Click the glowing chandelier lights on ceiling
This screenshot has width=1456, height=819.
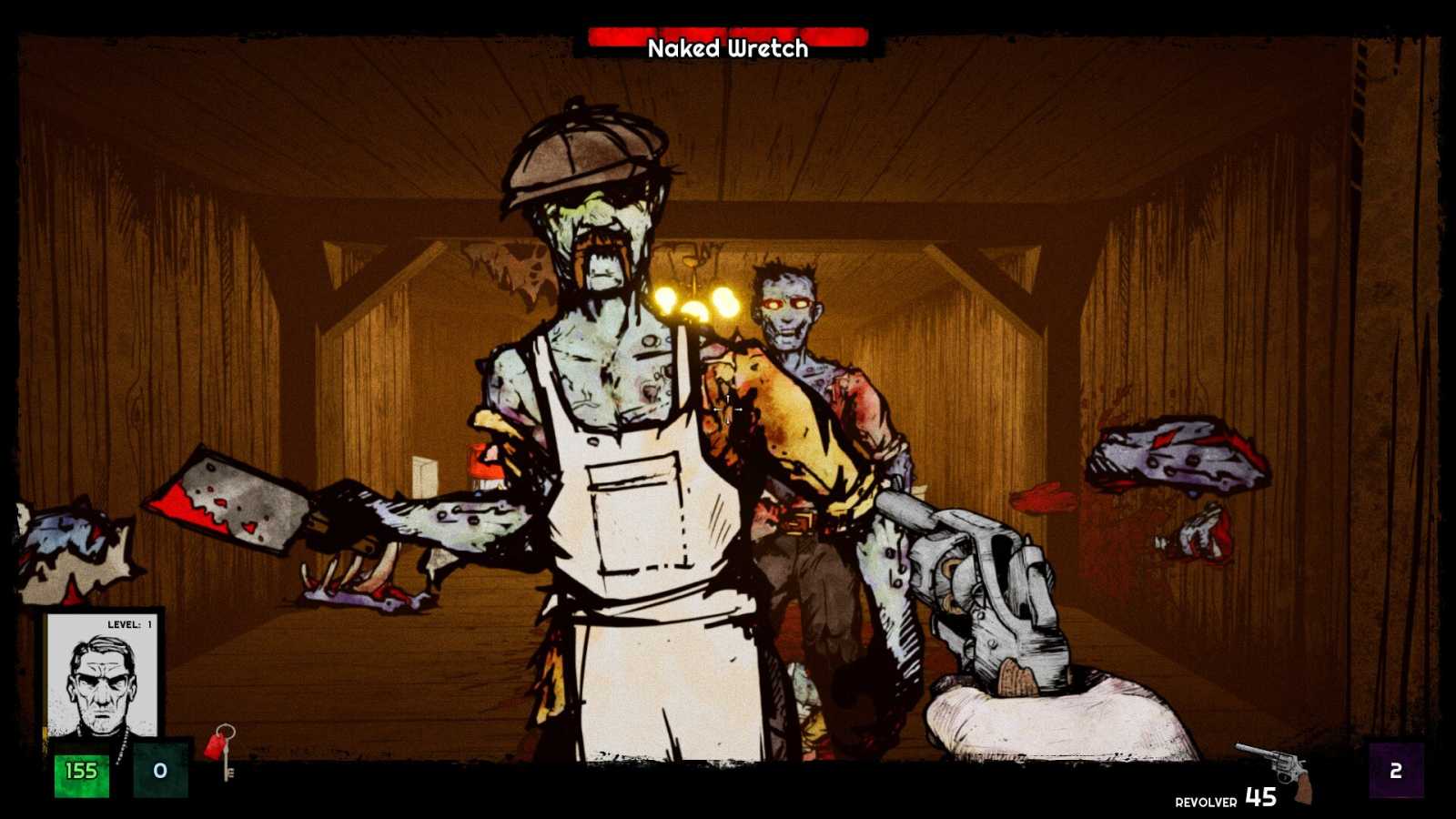pos(697,300)
